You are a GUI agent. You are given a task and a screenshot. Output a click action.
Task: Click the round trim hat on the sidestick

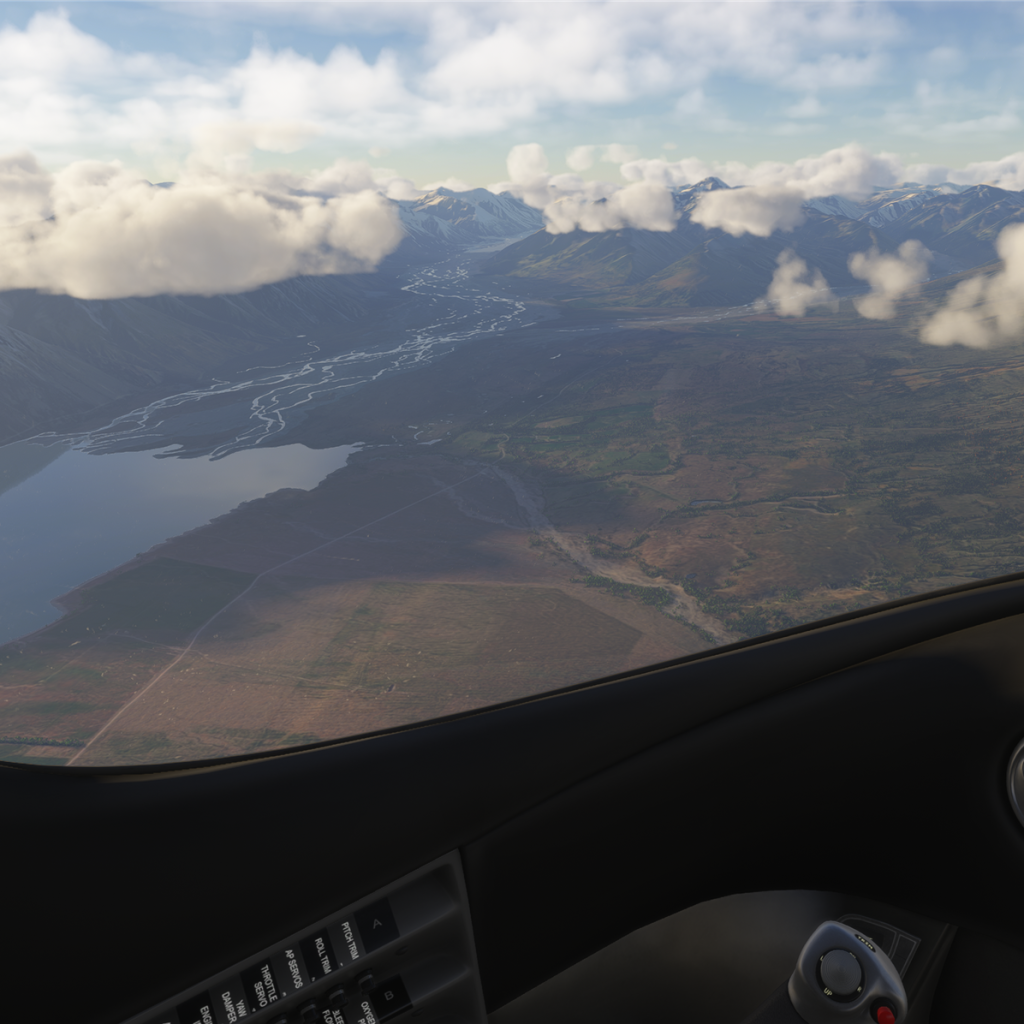pos(840,971)
